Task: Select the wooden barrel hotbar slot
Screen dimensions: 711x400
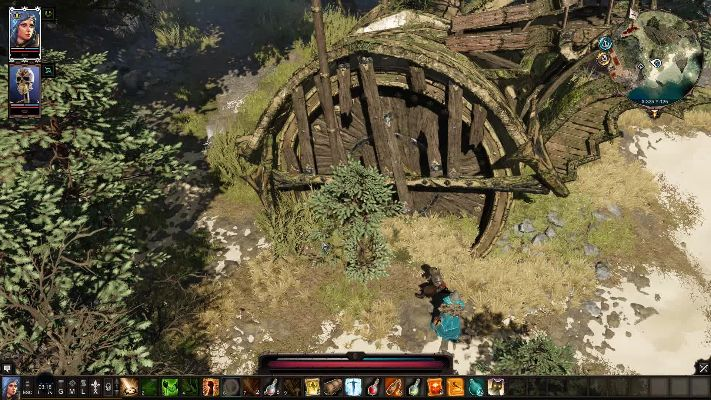Action: pyautogui.click(x=333, y=387)
